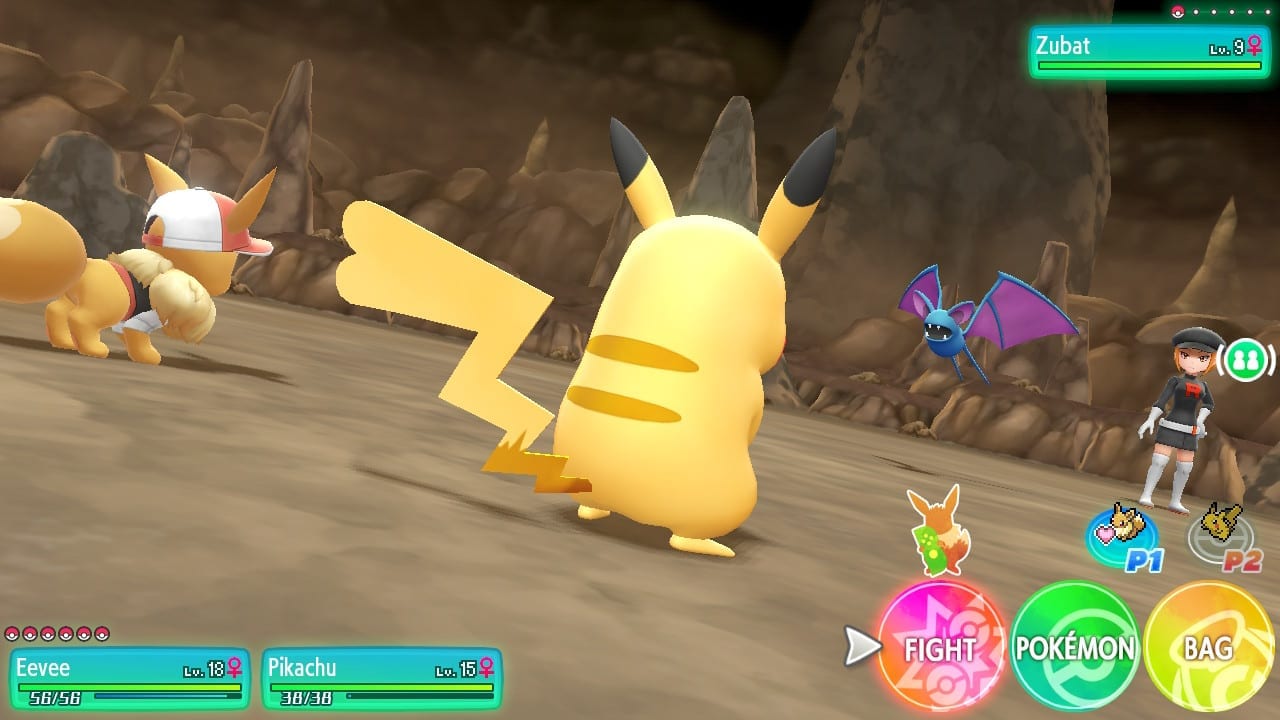The image size is (1280, 720).
Task: Open the BAG menu
Action: click(x=1207, y=647)
